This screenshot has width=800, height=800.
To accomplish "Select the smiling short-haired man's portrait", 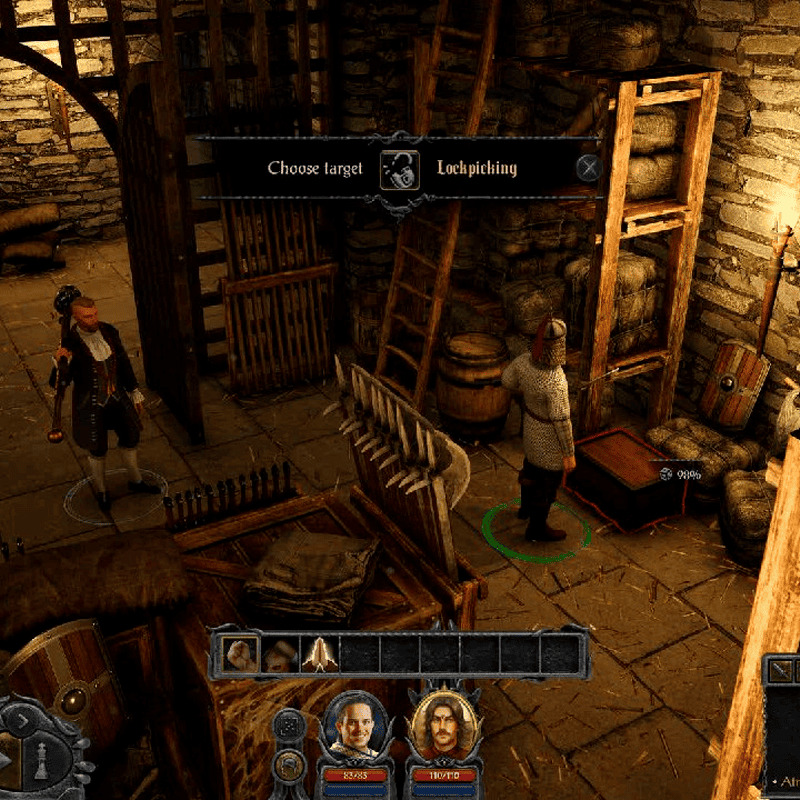I will click(x=355, y=727).
